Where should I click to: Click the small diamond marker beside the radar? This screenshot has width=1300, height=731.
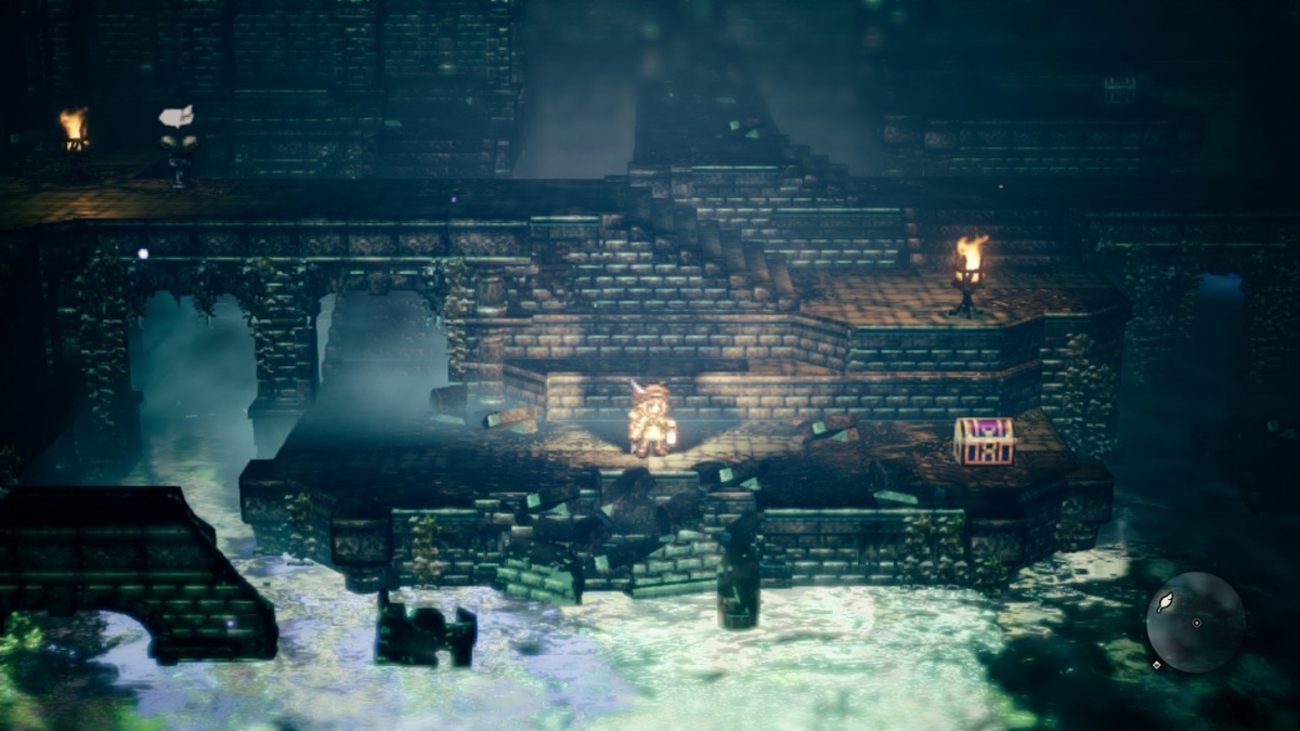(1157, 664)
